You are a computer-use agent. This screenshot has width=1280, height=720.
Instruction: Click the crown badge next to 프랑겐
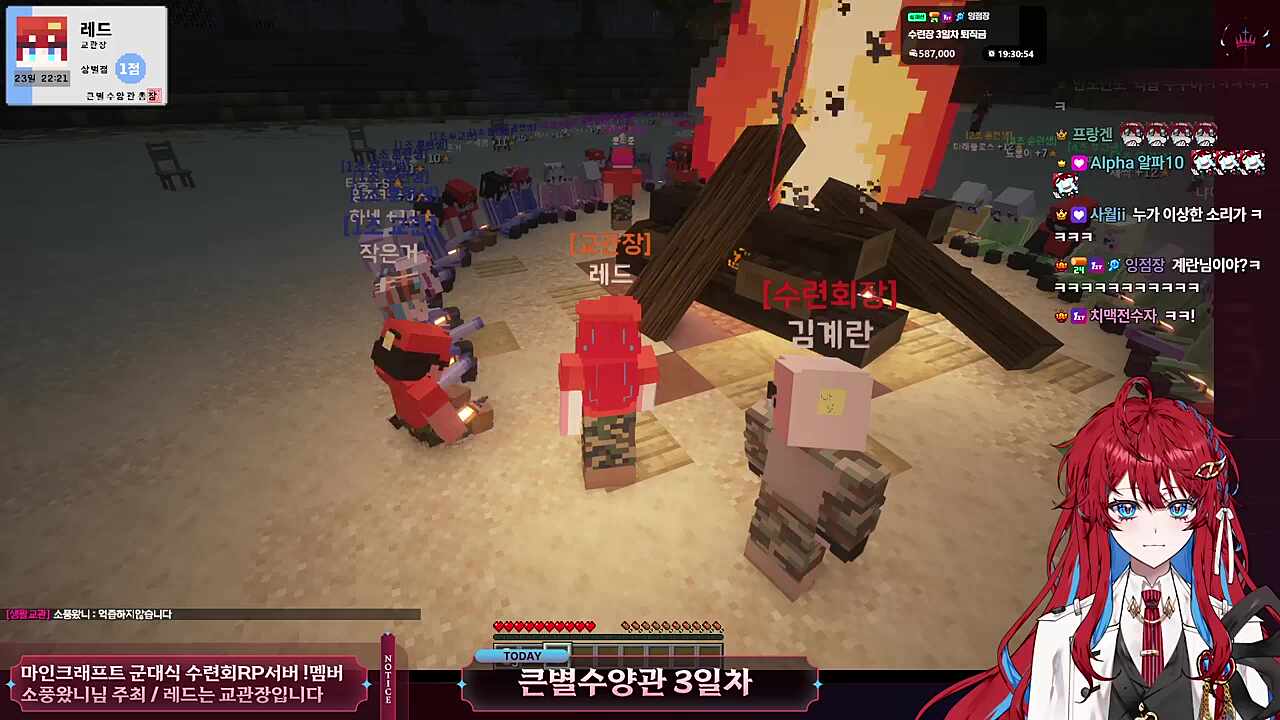coord(1060,133)
